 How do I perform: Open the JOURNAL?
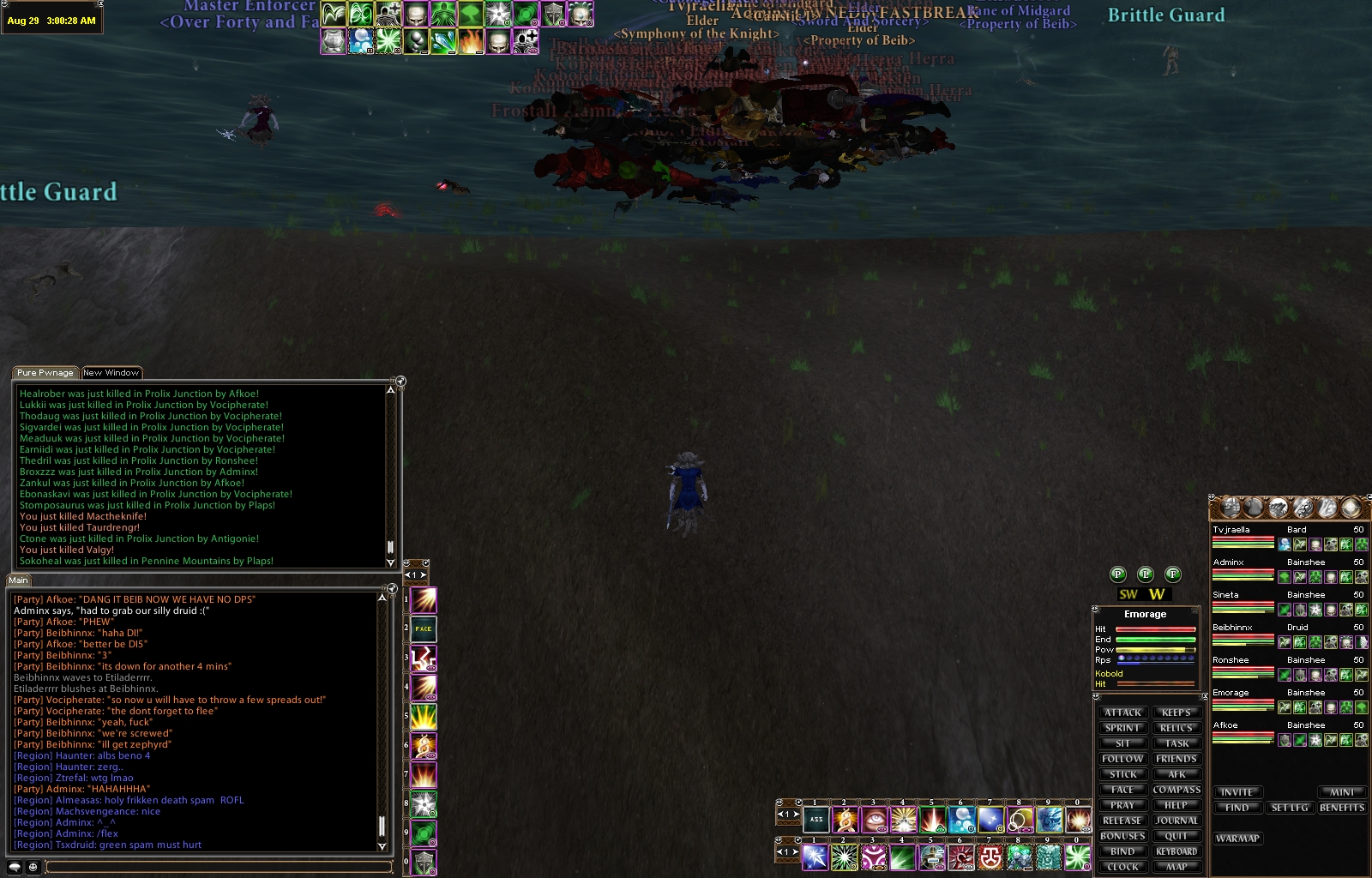coord(1176,821)
